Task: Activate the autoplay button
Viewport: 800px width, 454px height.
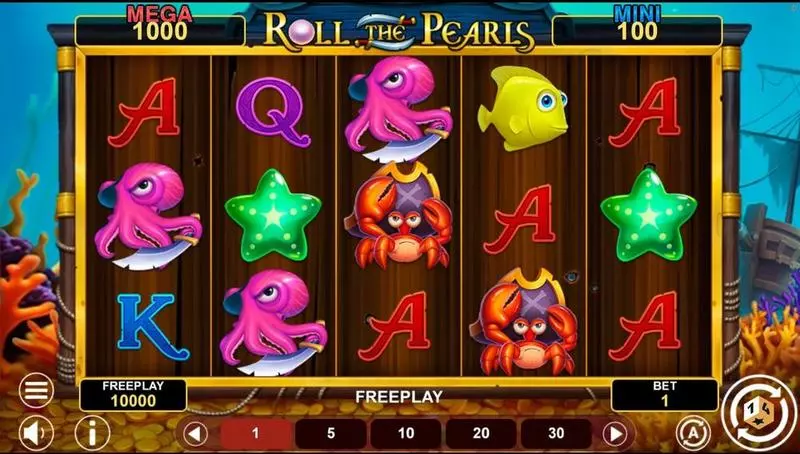Action: tap(691, 433)
